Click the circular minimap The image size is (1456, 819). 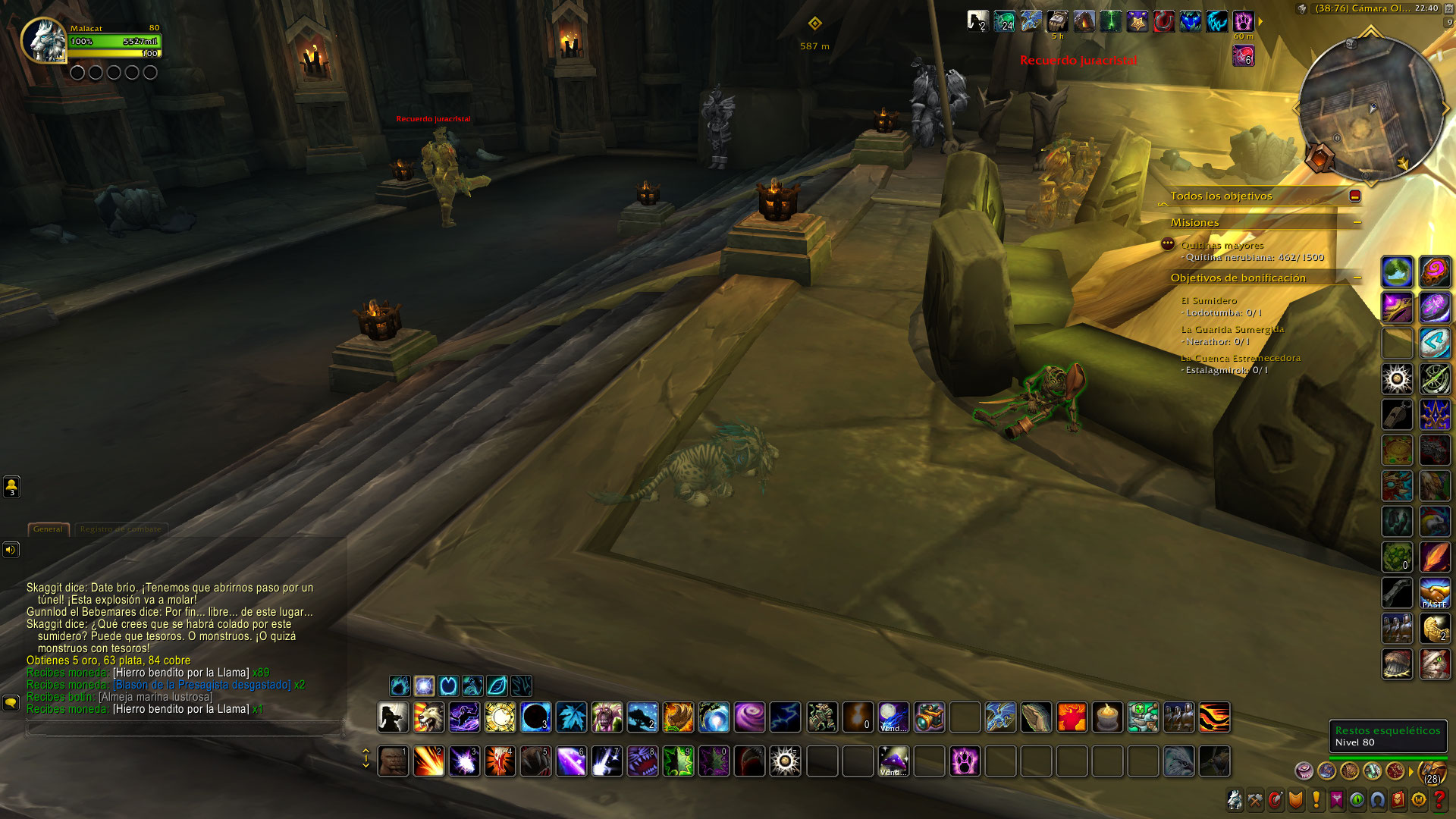(1370, 109)
